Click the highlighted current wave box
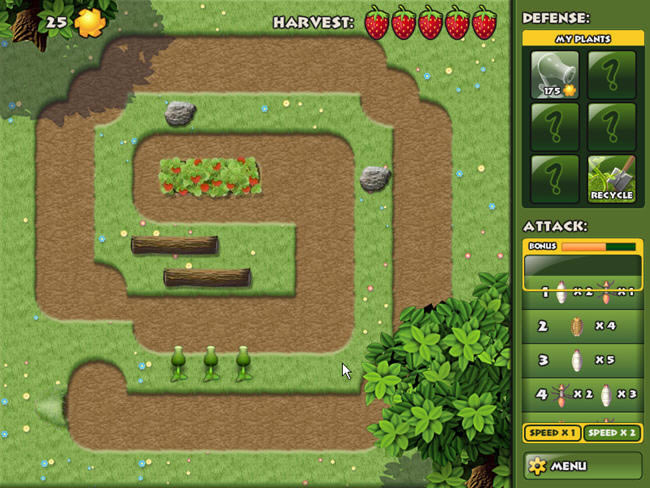Viewport: 650px width, 488px height. pyautogui.click(x=582, y=266)
